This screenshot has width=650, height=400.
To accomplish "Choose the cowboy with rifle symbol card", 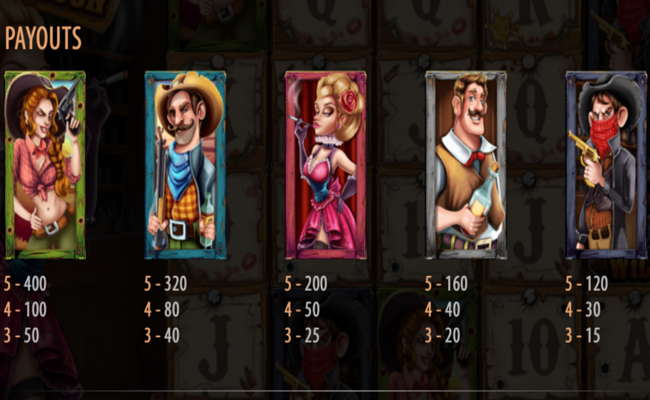I will pyautogui.click(x=185, y=165).
